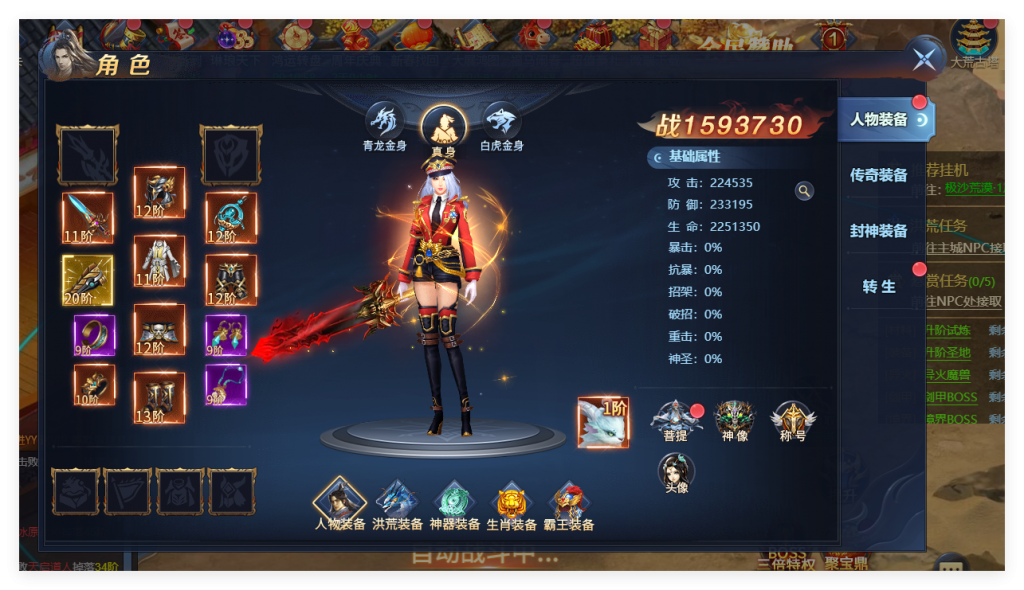Select the 20阶 golden weapon slot

(x=88, y=280)
